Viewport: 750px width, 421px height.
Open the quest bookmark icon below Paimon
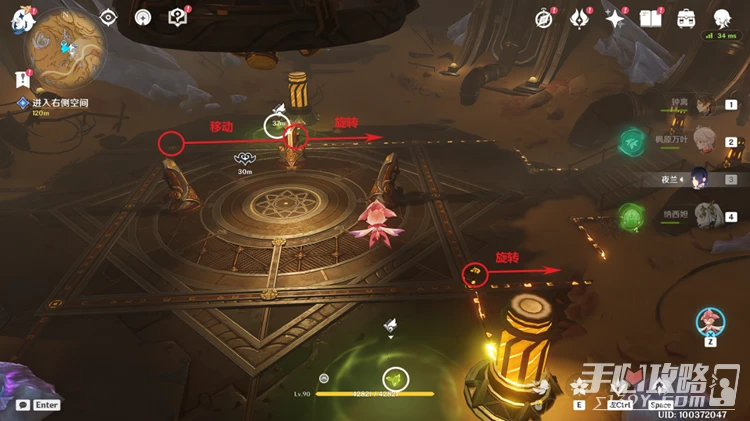[22, 77]
